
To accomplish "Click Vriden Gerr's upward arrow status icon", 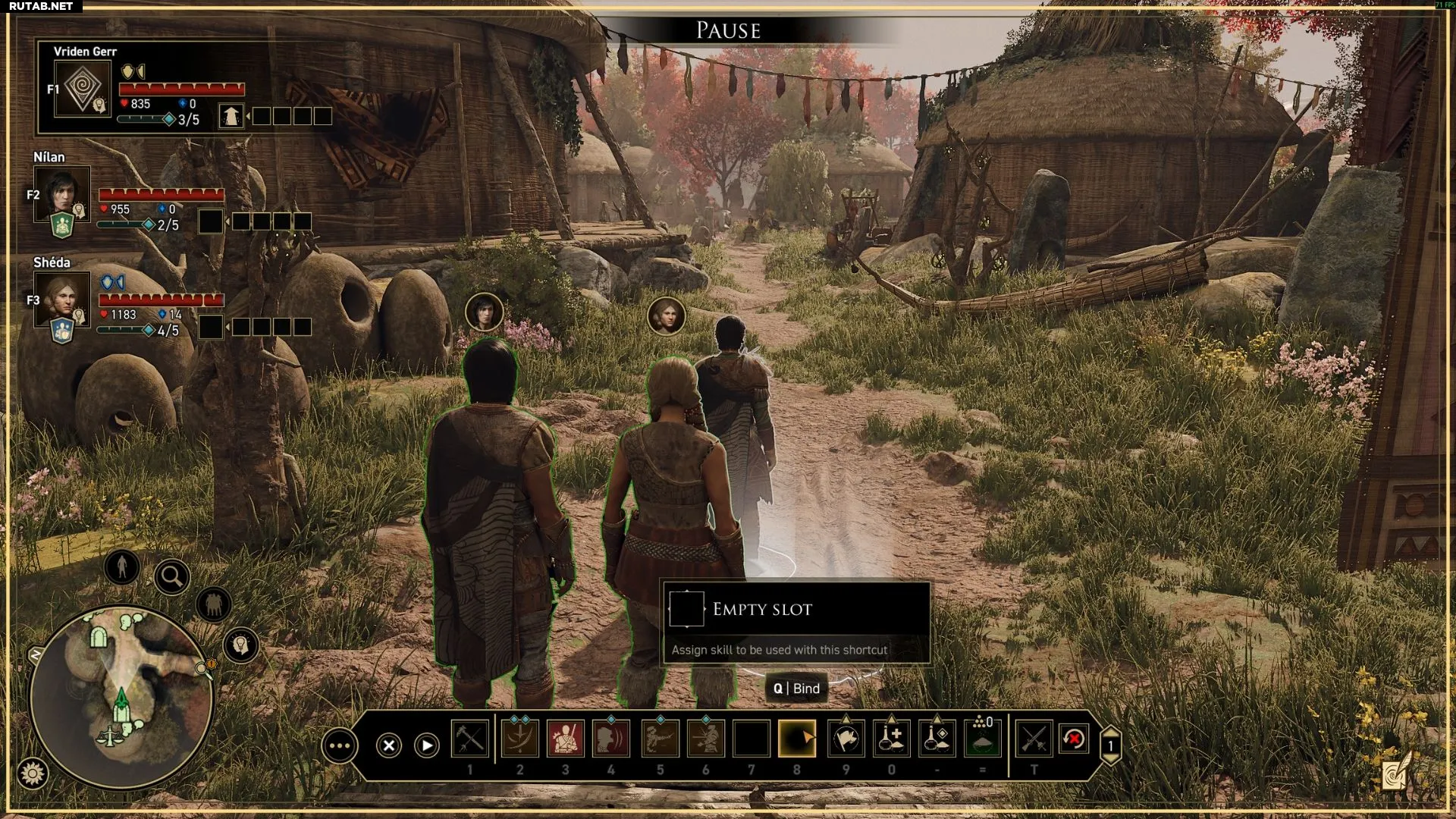I will (231, 116).
